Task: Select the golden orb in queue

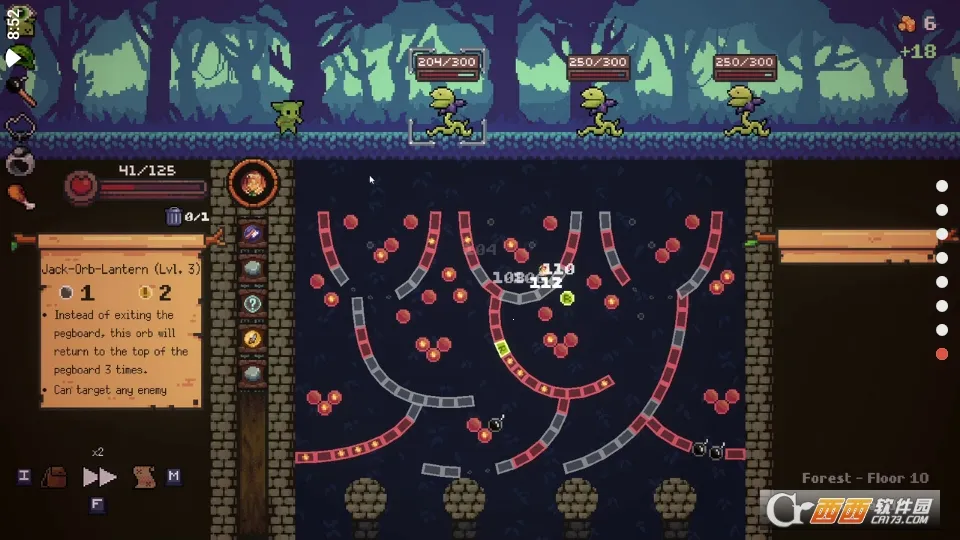Action: 253,338
